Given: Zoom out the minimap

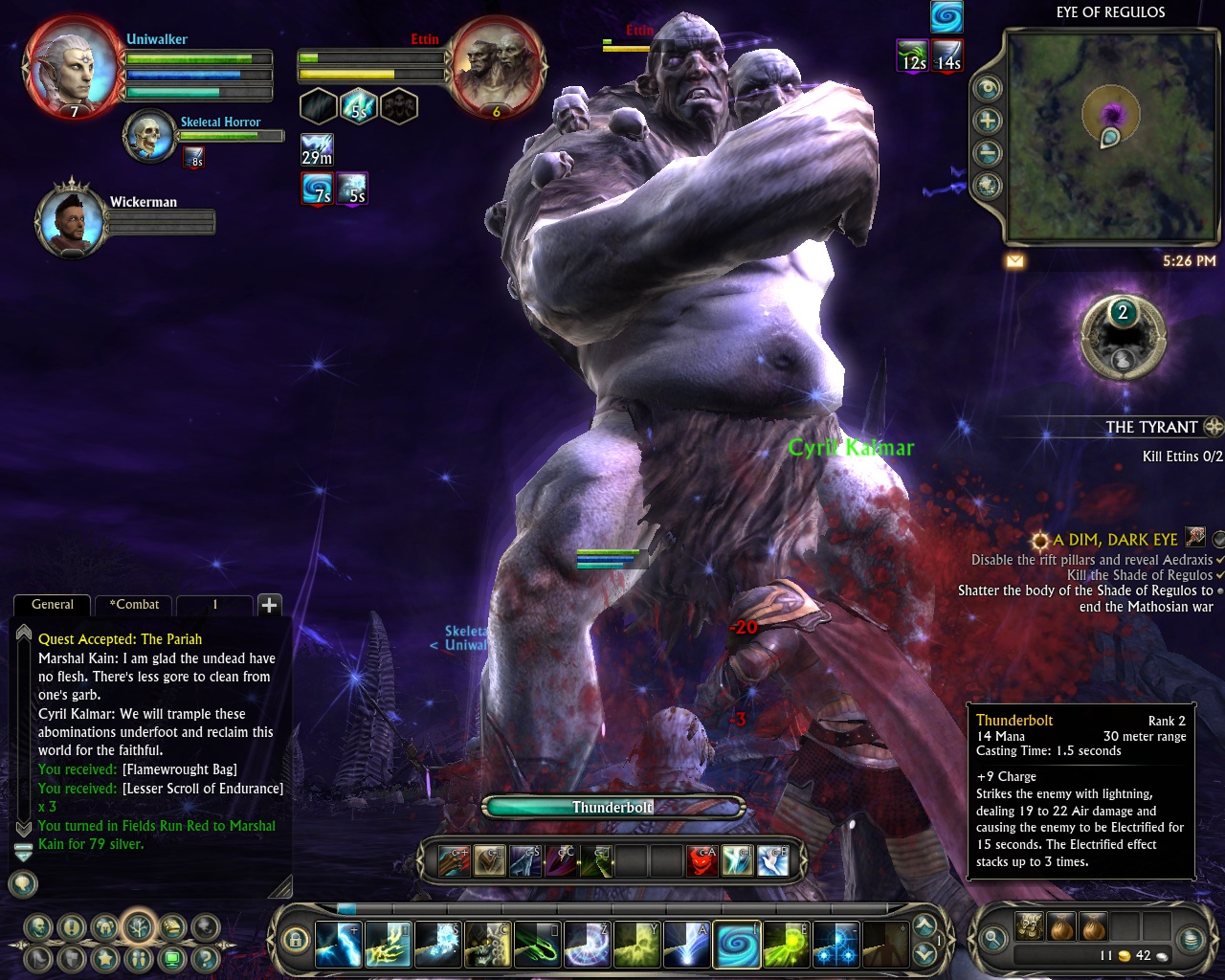Looking at the screenshot, I should point(988,153).
